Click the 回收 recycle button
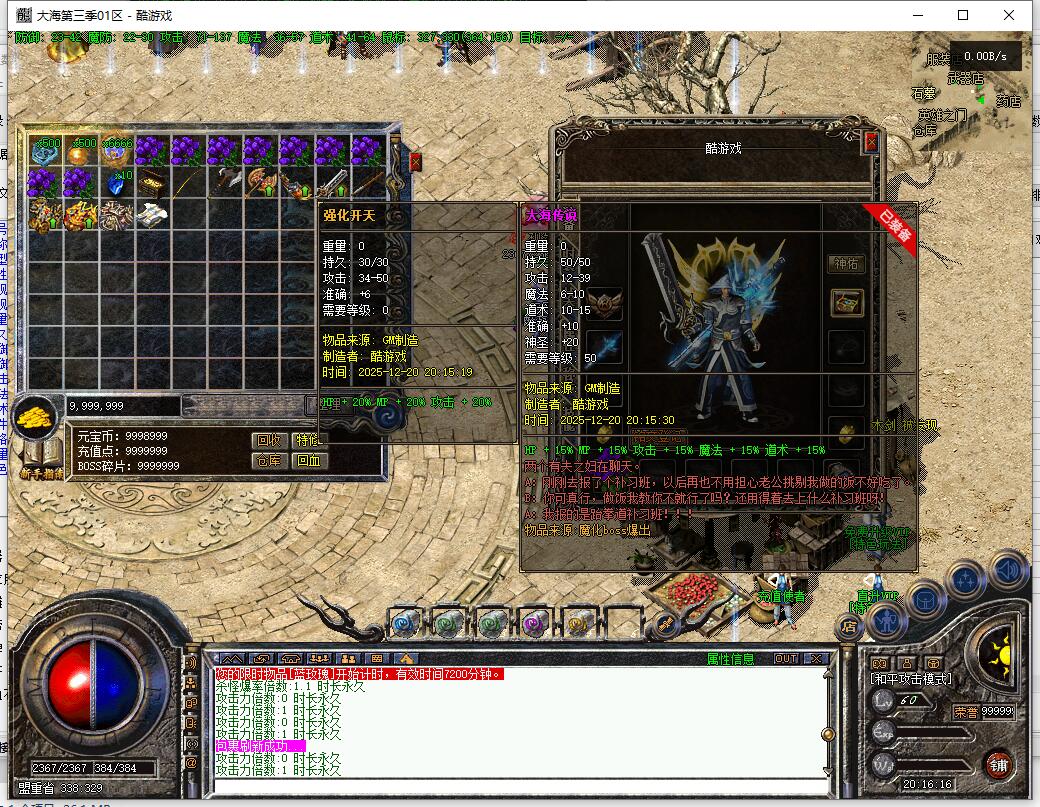The image size is (1040, 807). 268,440
